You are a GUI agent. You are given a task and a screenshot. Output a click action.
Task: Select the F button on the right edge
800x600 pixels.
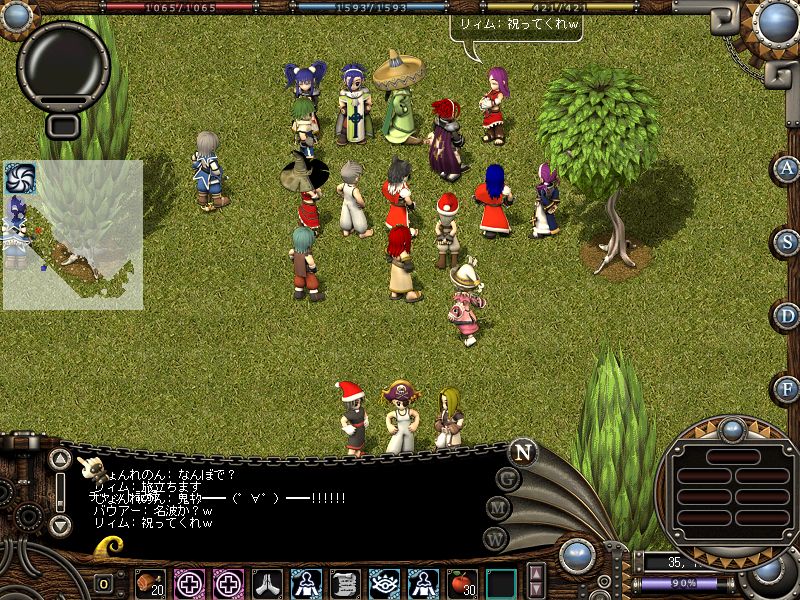(787, 388)
